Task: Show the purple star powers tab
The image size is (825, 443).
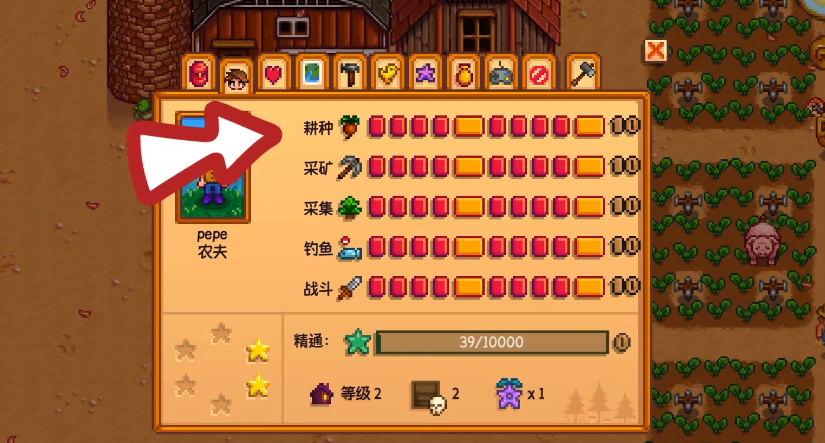Action: pos(423,75)
